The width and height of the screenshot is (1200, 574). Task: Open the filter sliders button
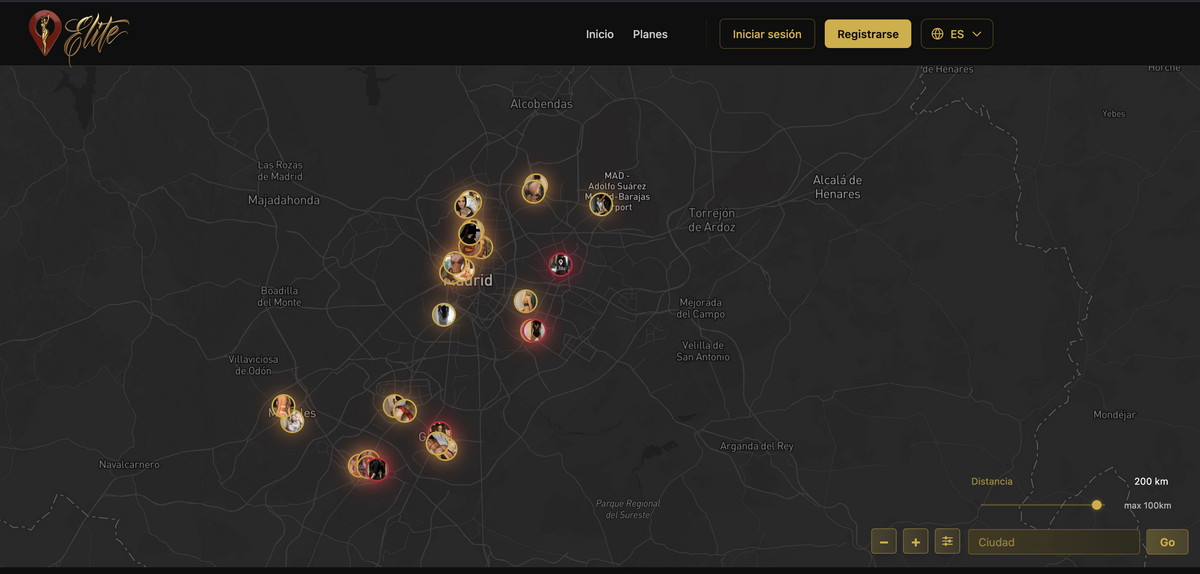(947, 542)
